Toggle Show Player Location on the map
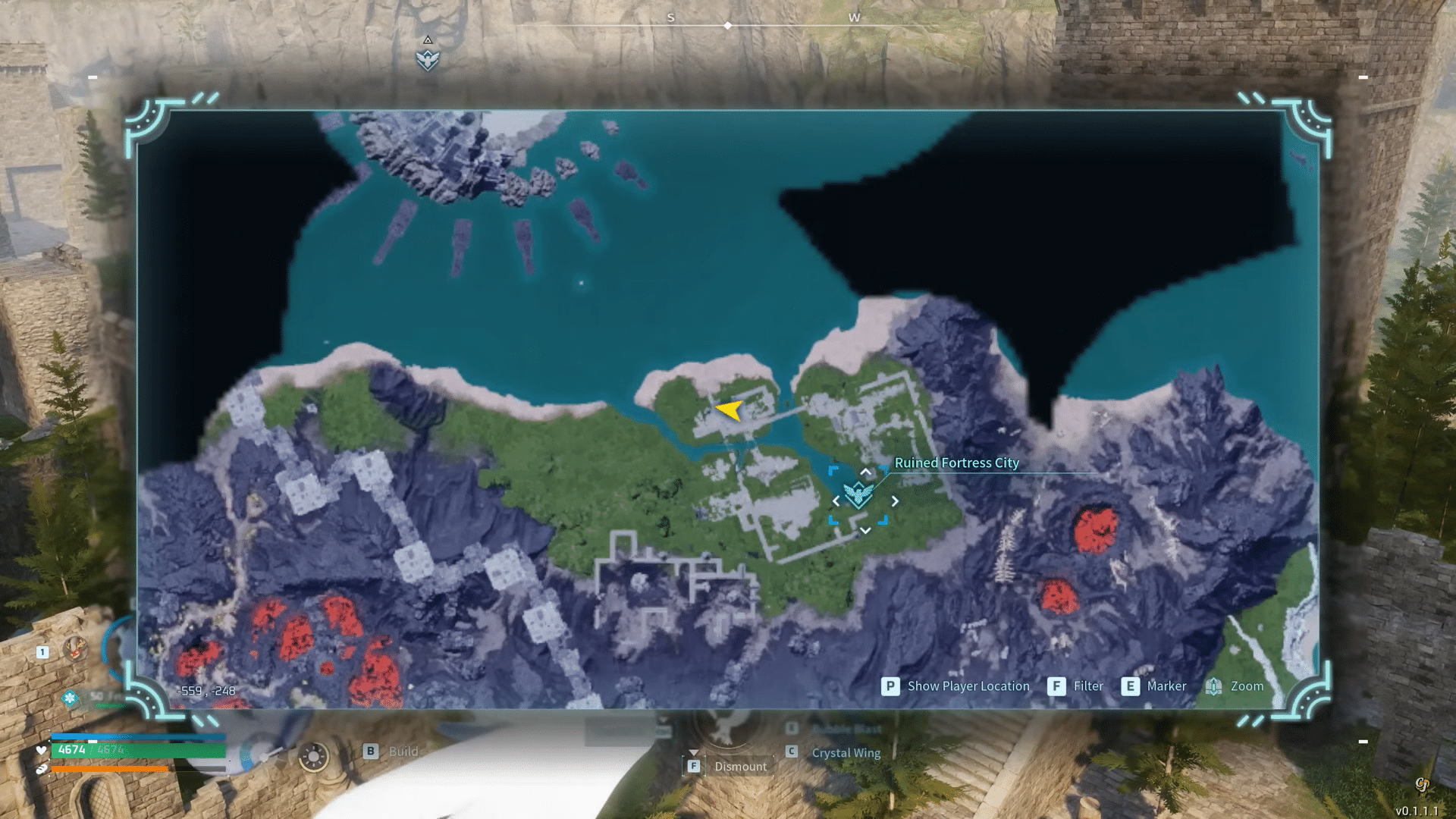 tap(968, 686)
